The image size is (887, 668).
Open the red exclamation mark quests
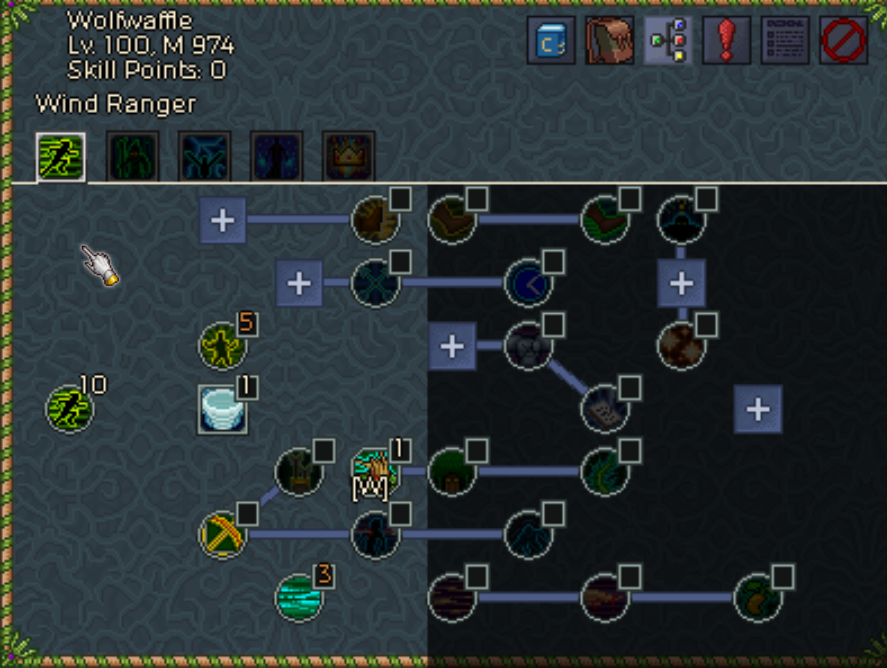point(726,41)
